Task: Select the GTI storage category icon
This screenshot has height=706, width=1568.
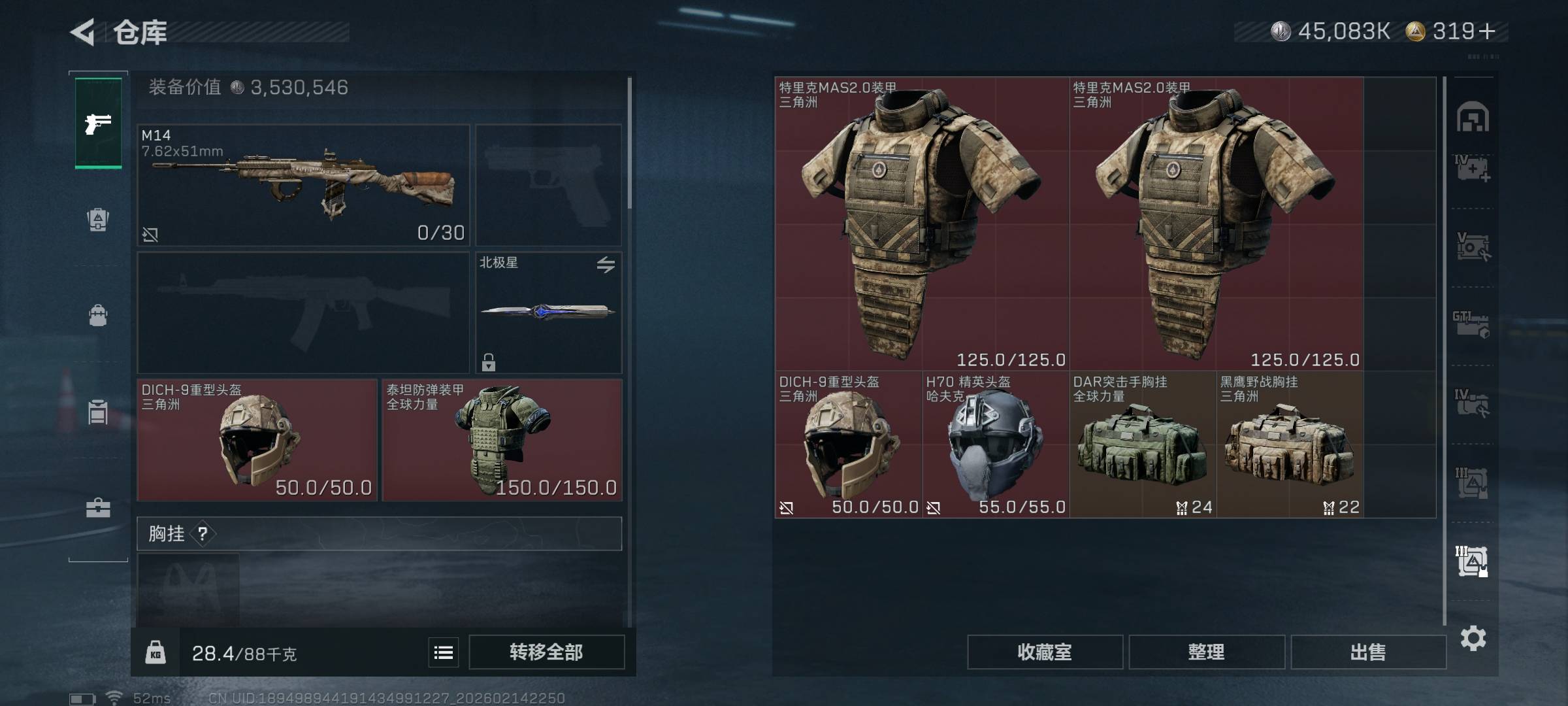Action: click(1471, 325)
